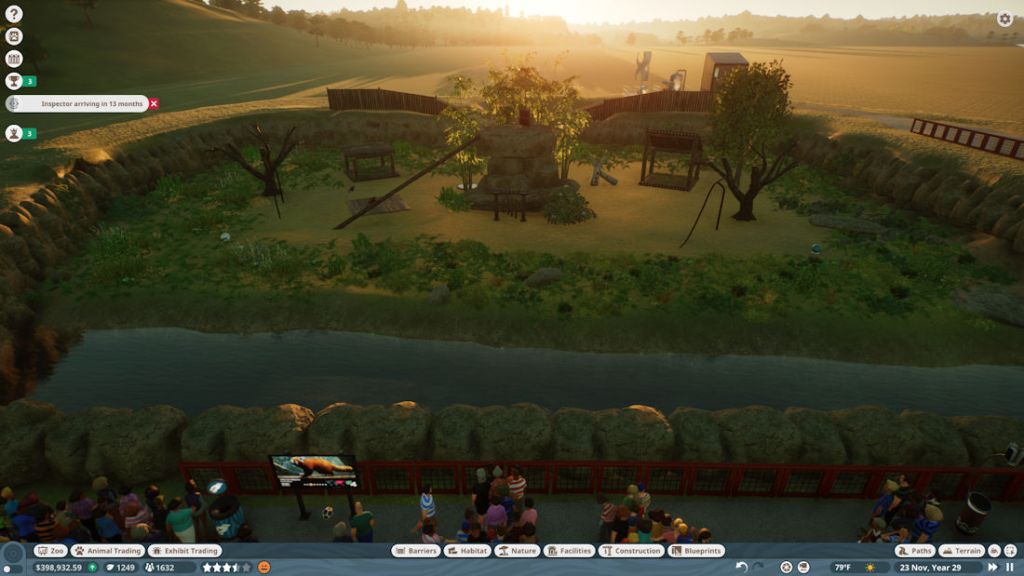Select the Barriers build tool
Screen dimensions: 1024x576
click(x=416, y=551)
